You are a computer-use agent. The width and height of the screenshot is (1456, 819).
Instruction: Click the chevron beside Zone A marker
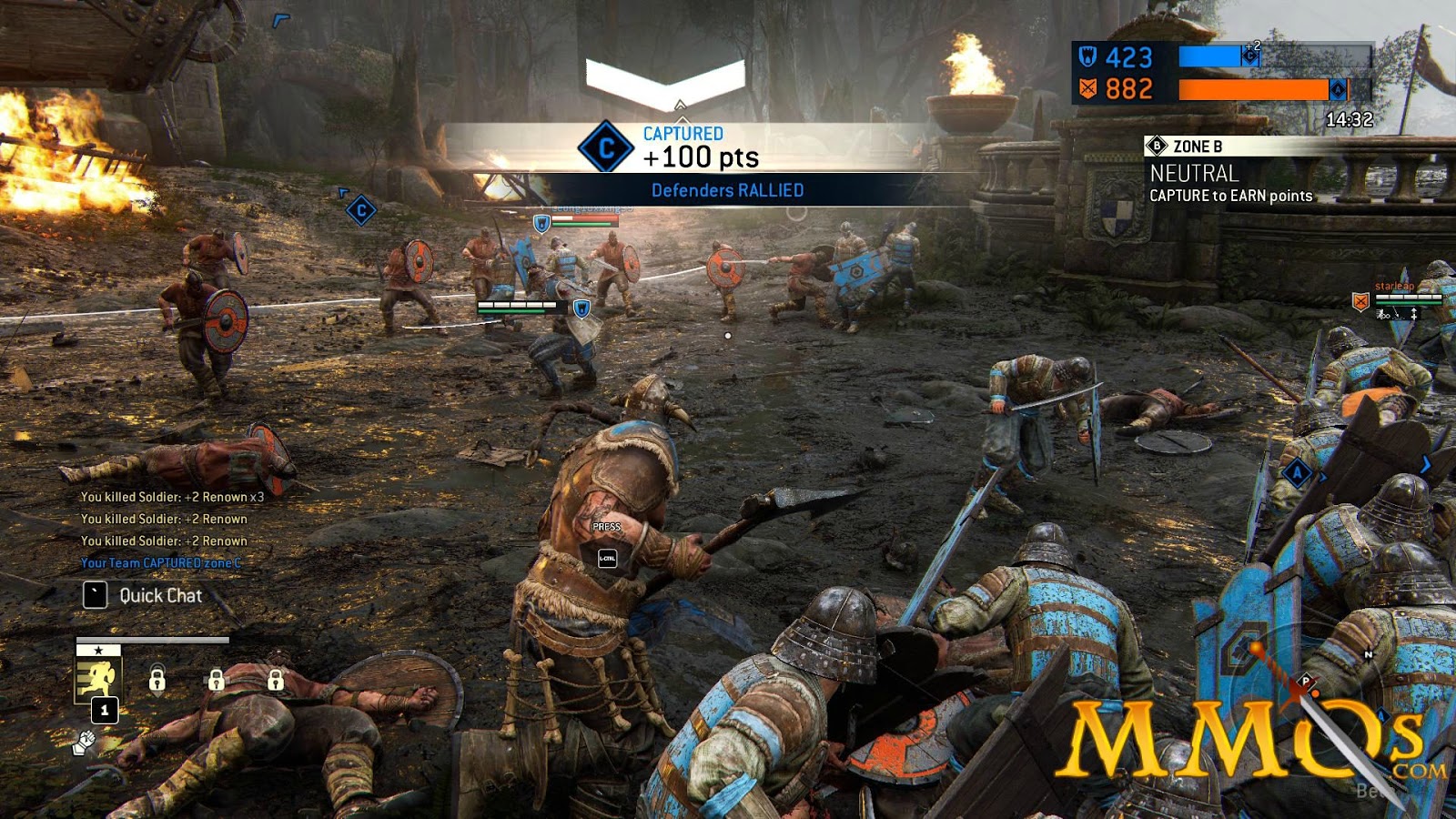tap(1322, 477)
